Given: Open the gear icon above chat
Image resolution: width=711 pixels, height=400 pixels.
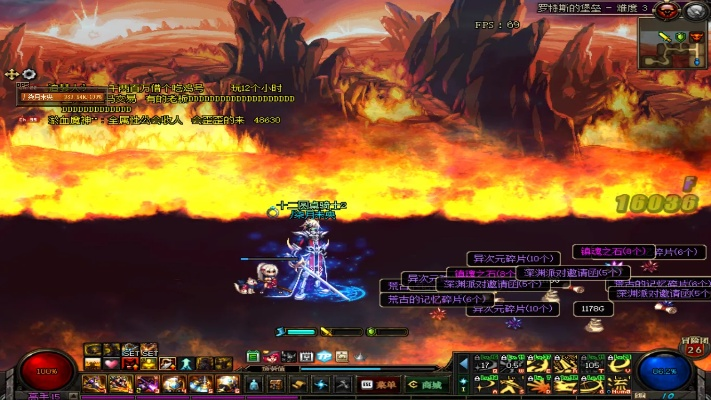Looking at the screenshot, I should 29,74.
